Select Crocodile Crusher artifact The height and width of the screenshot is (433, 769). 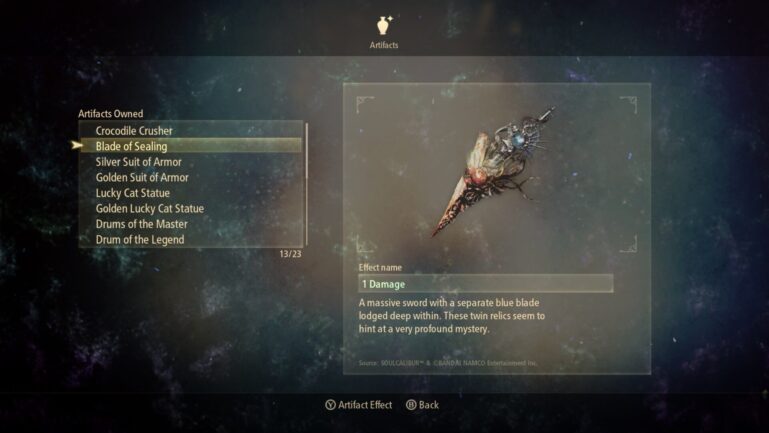[x=134, y=131]
